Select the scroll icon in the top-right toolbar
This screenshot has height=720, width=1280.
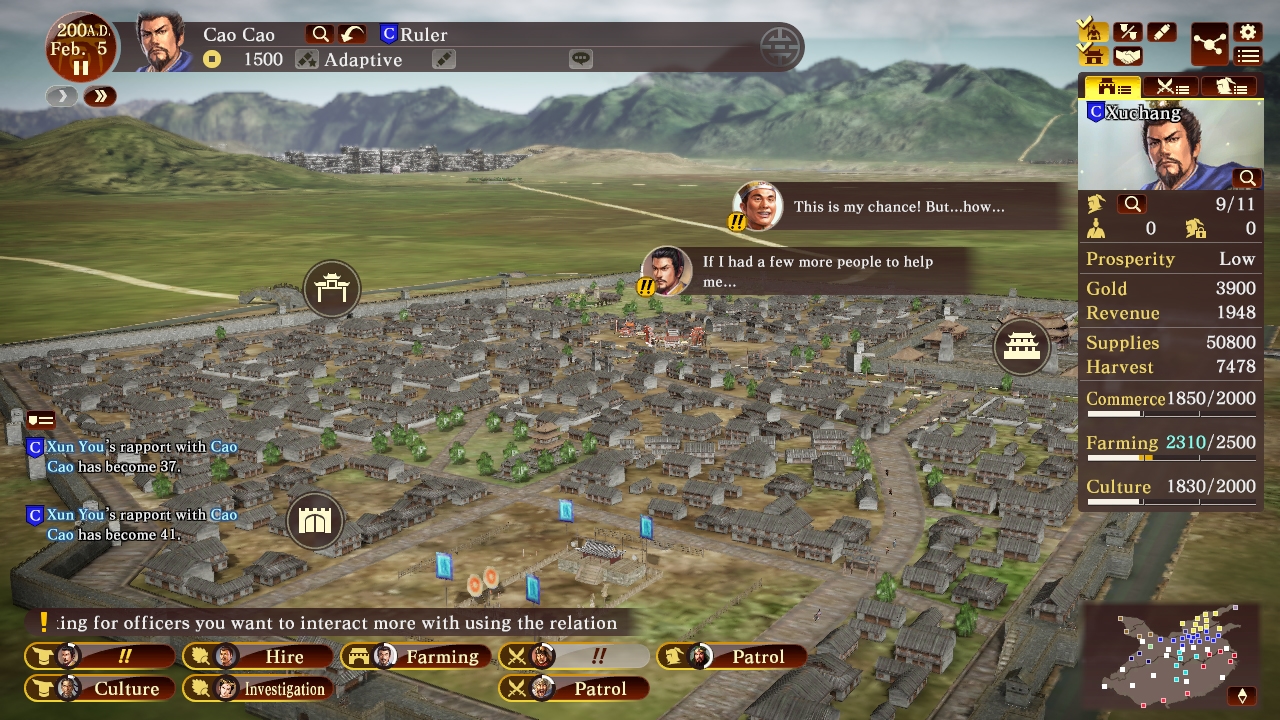point(1161,31)
